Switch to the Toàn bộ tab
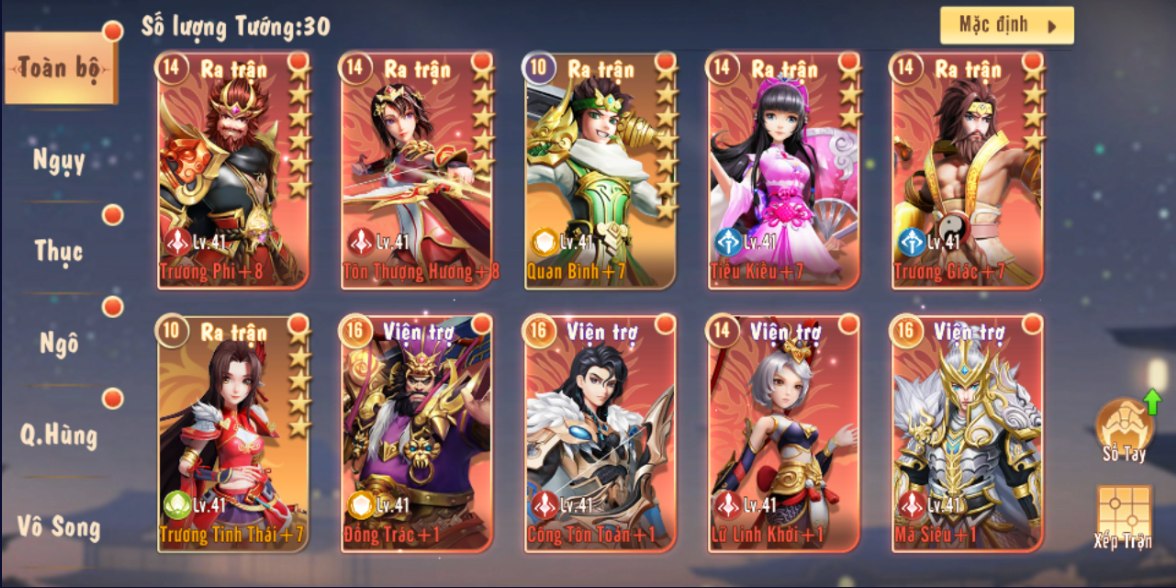1176x588 pixels. click(59, 68)
